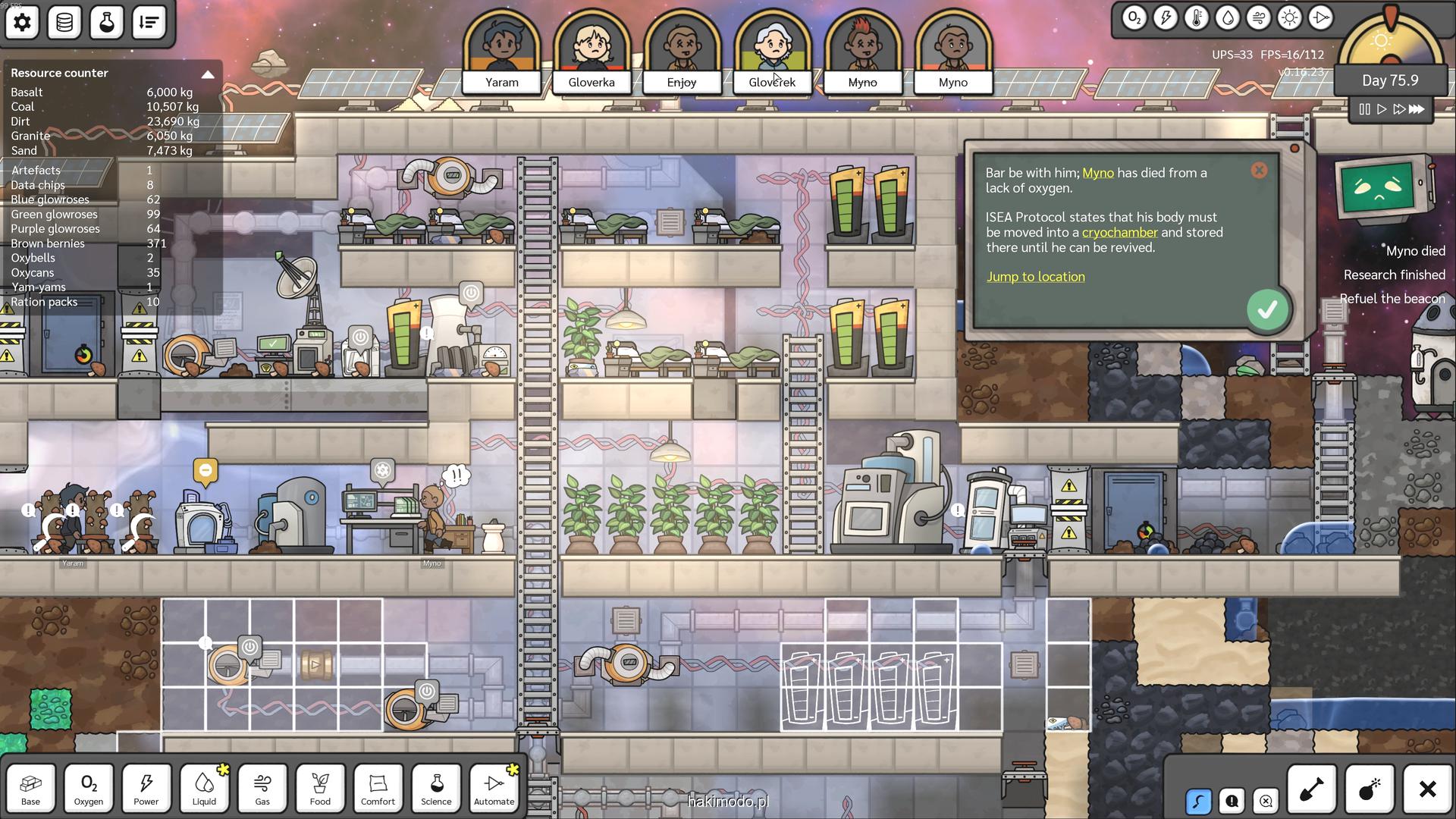Choose the shovel dig tool
Screen dimensions: 1456x819
tap(1311, 789)
